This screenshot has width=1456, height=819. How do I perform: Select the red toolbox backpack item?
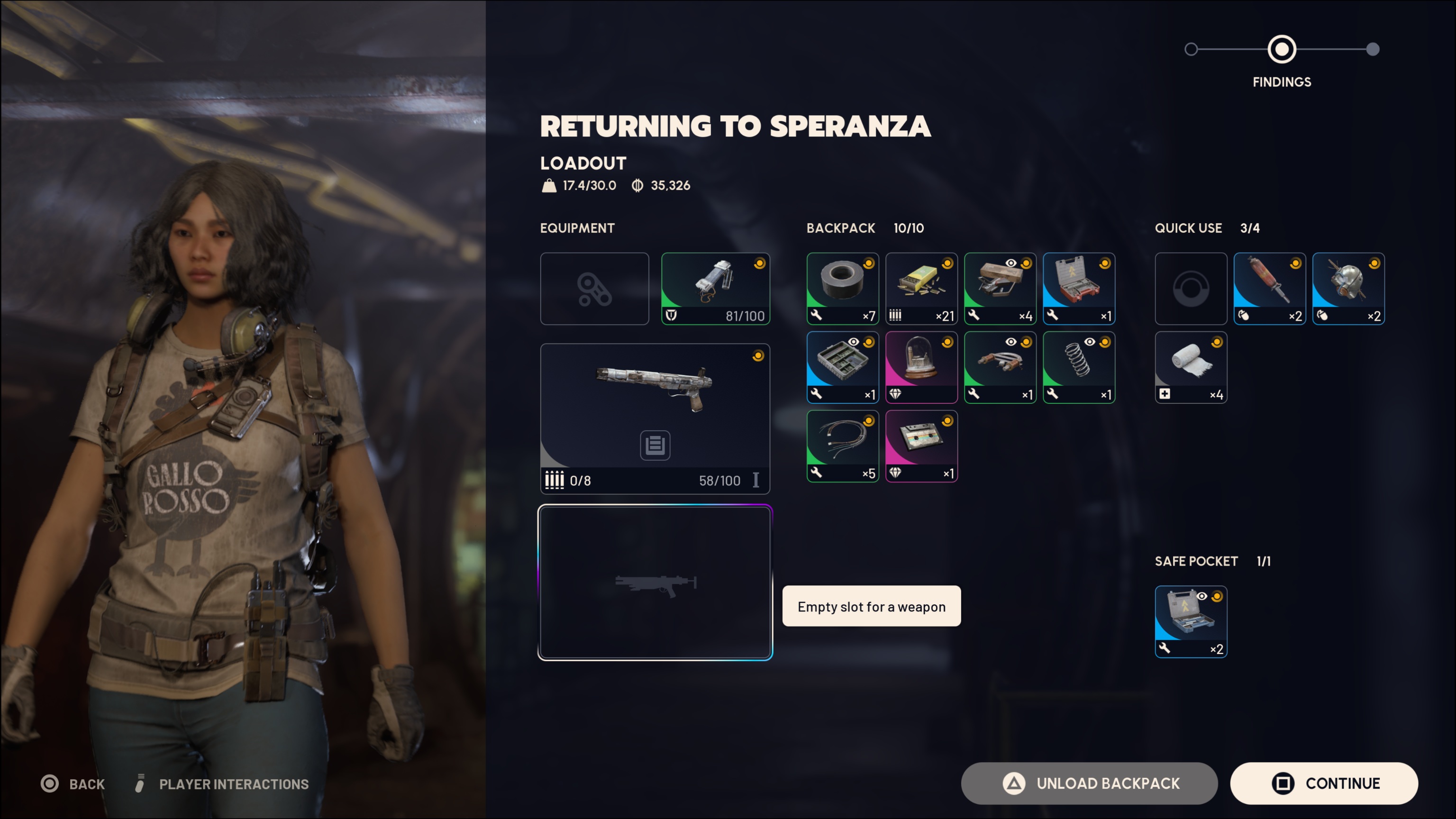click(1078, 289)
